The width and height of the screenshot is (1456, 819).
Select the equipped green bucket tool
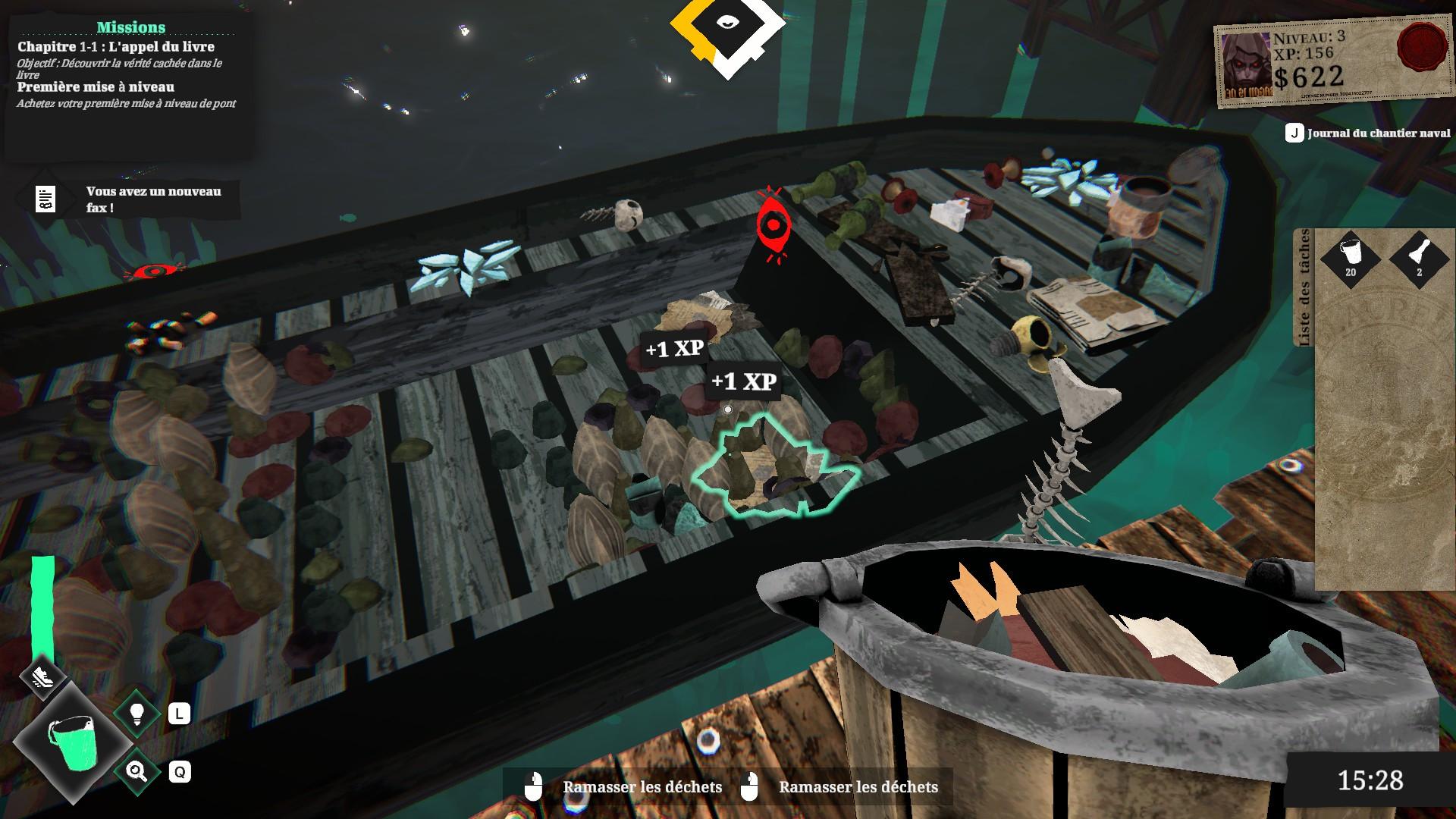[73, 743]
